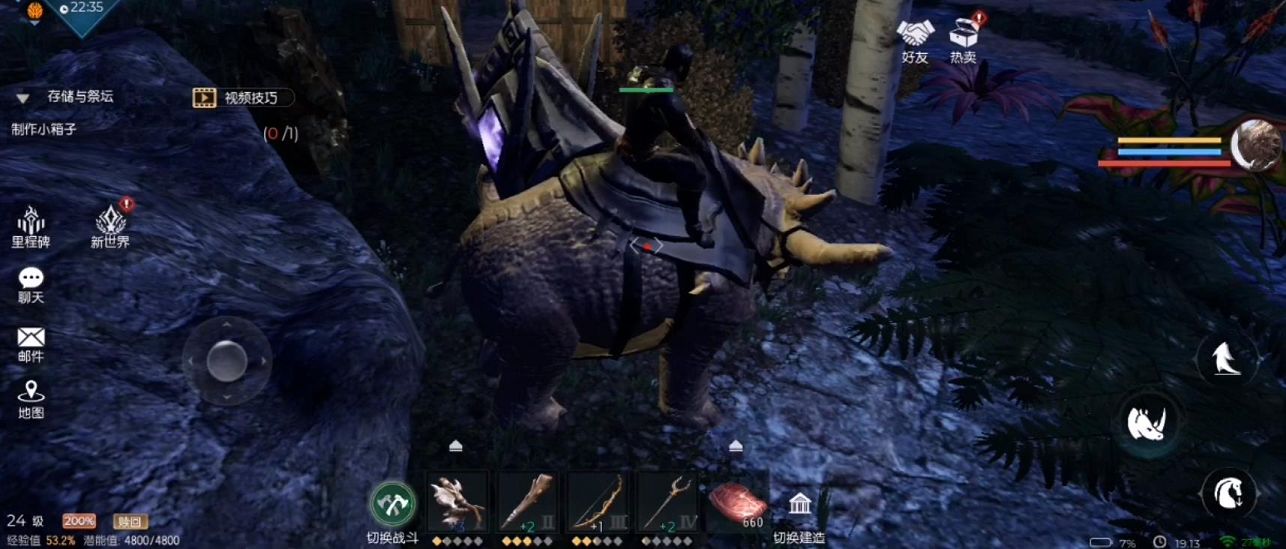Tap the 切换建造 build mode button
The height and width of the screenshot is (549, 1286).
(798, 510)
